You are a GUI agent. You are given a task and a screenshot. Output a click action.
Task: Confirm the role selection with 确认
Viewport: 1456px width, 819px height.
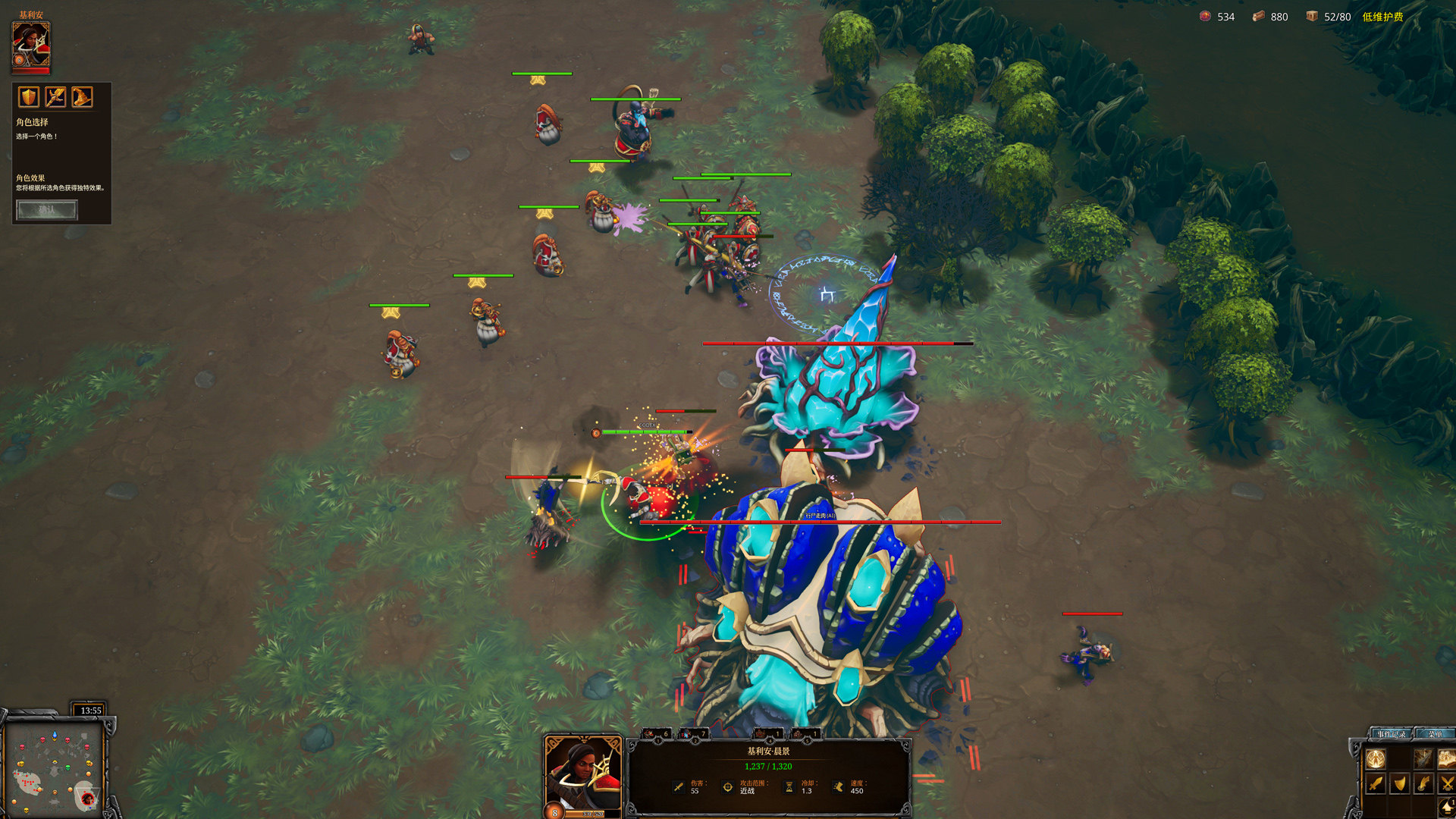pos(46,210)
